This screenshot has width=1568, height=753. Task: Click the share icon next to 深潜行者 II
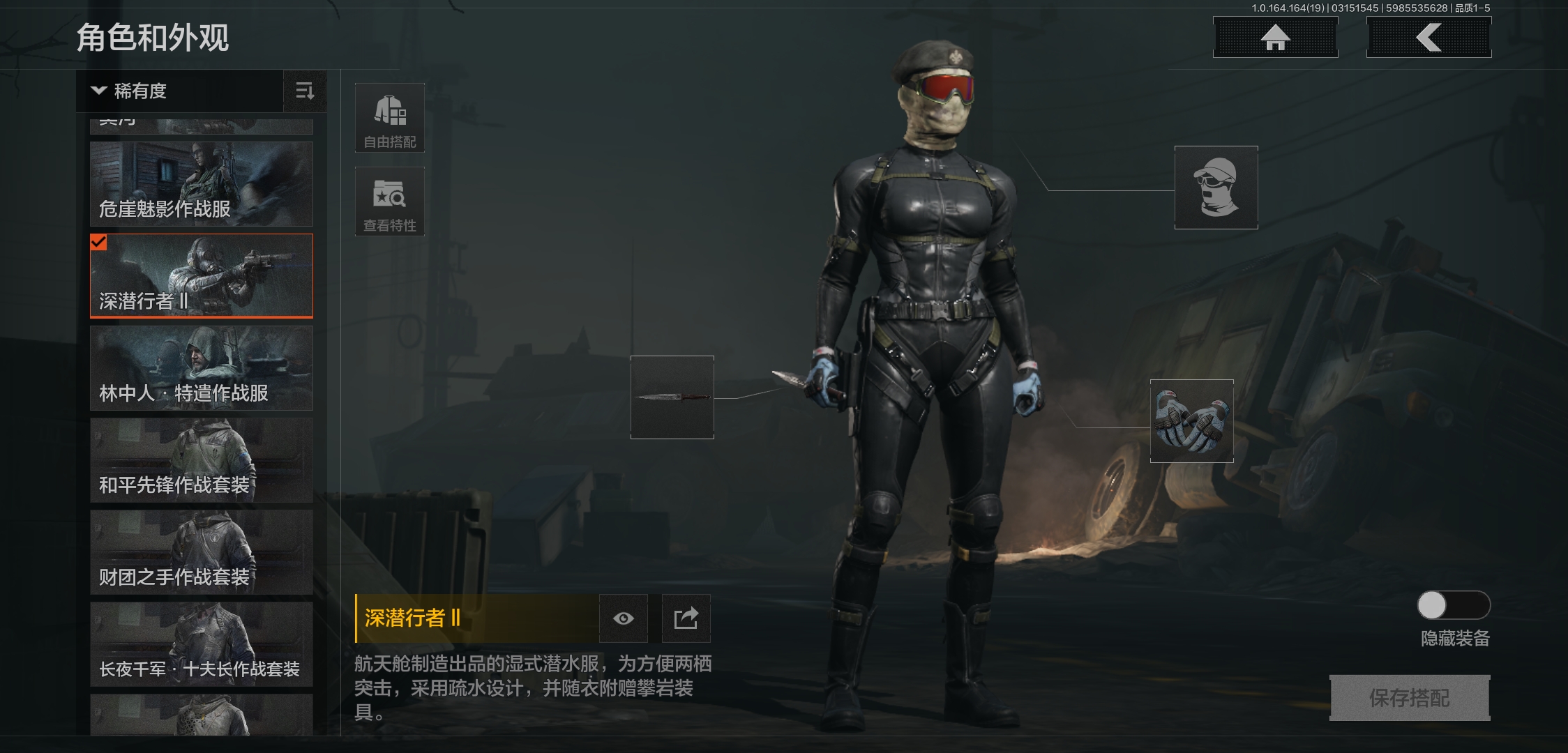tap(686, 618)
